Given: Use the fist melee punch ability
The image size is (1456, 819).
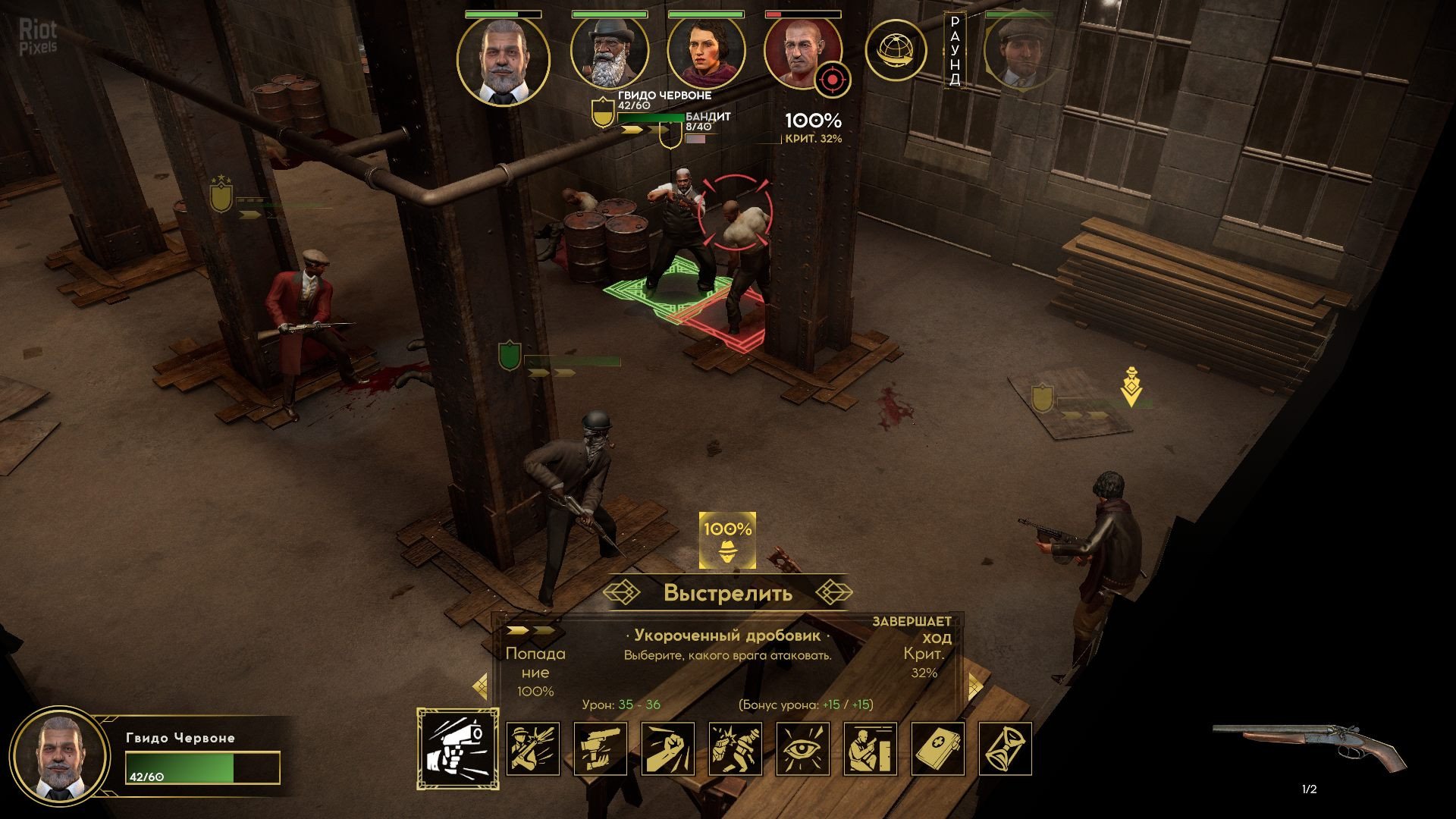Looking at the screenshot, I should 667,748.
